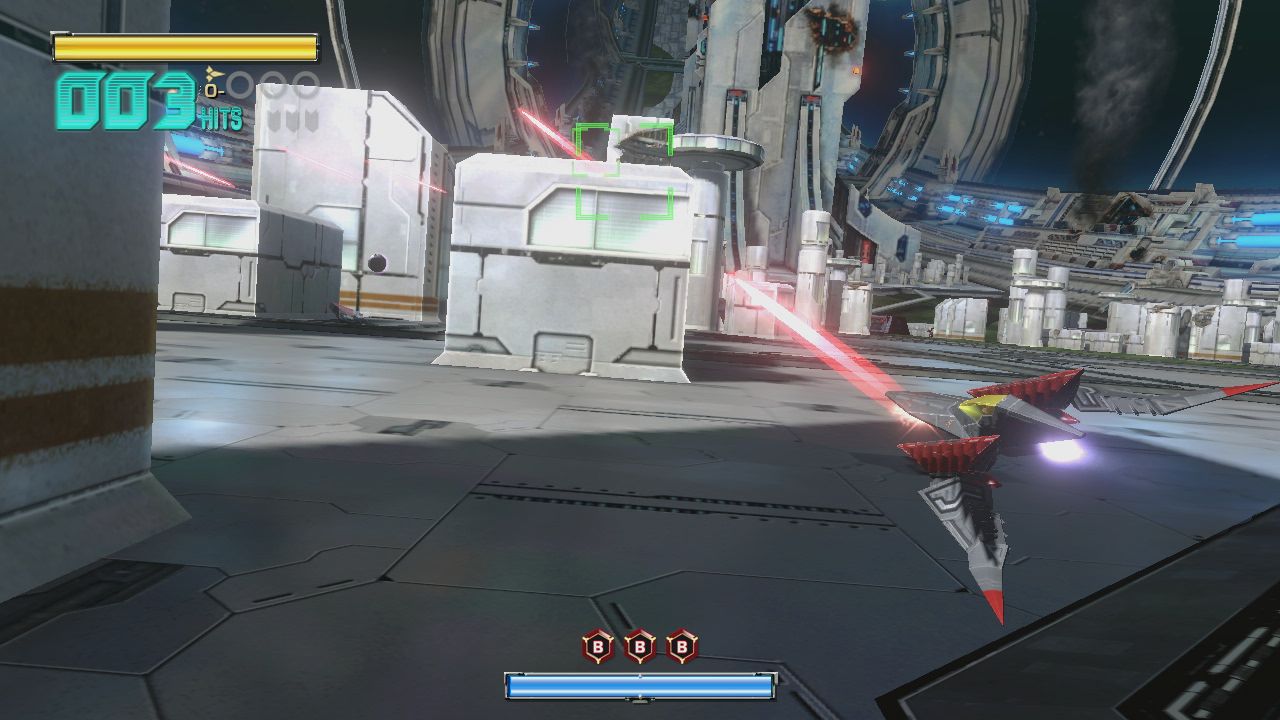Viewport: 1280px width, 720px height.
Task: Click the third empty ring indicator
Action: point(303,85)
